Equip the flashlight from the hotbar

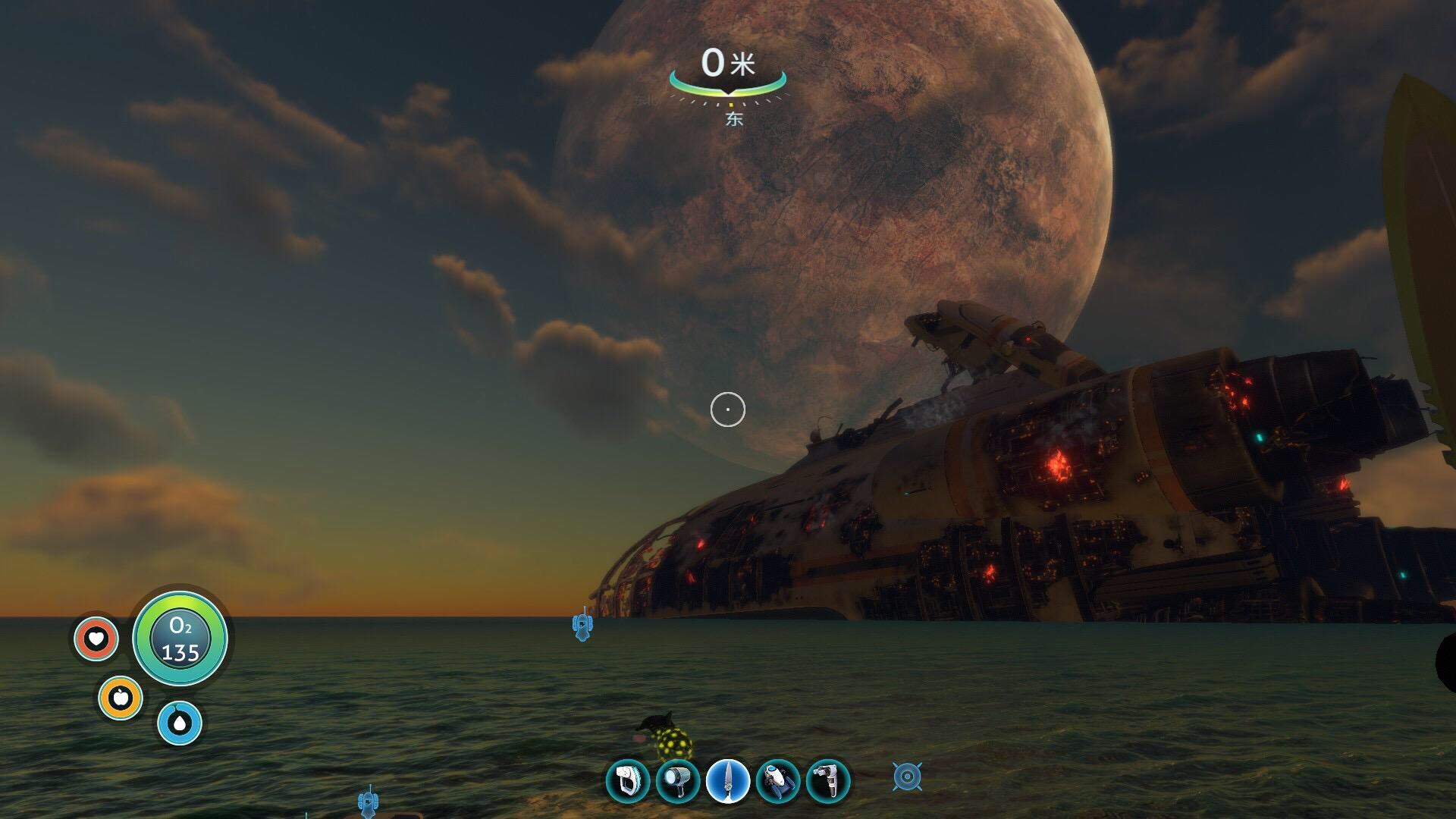[x=677, y=781]
